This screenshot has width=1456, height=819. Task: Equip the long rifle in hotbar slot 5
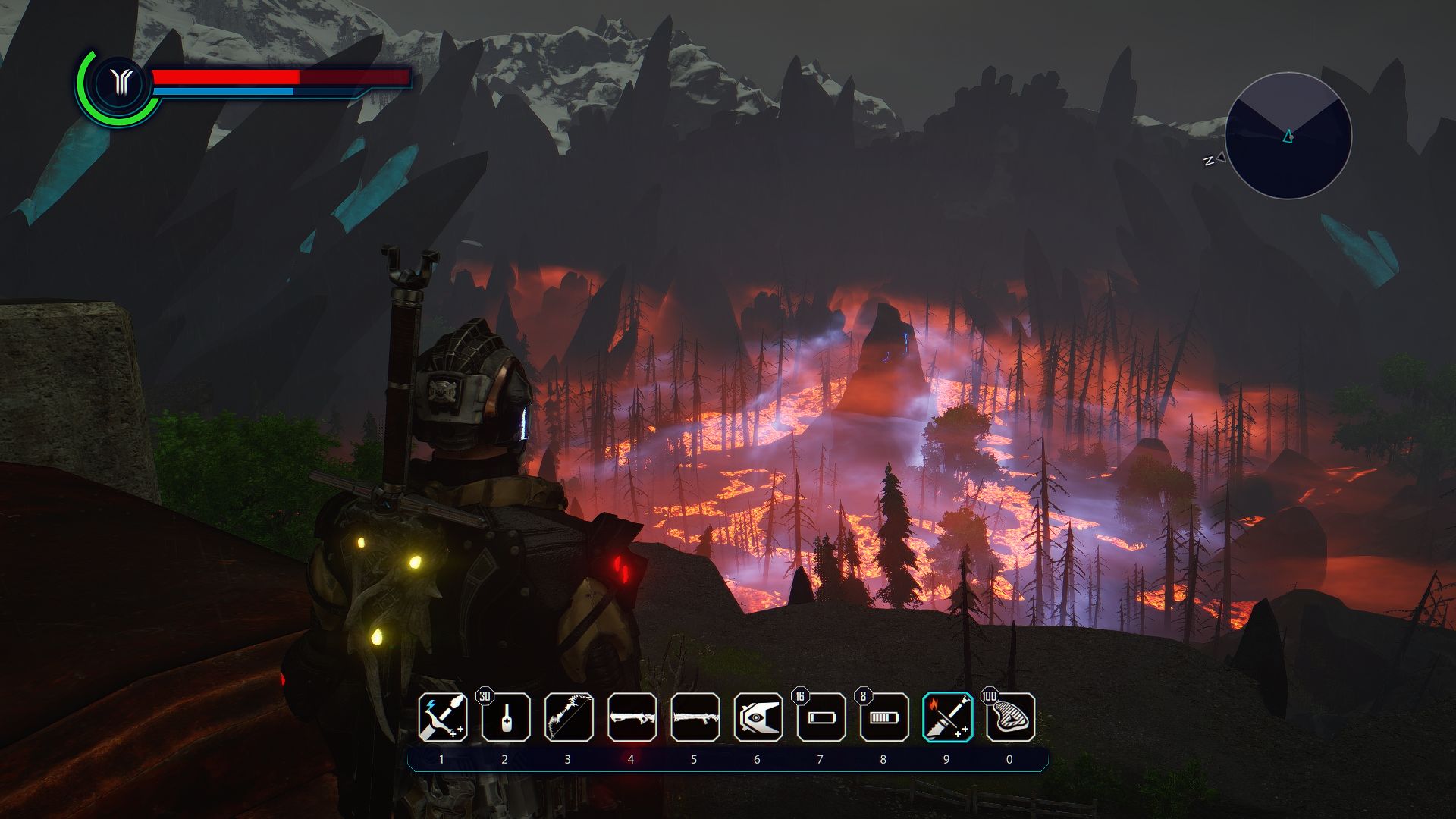click(x=695, y=717)
